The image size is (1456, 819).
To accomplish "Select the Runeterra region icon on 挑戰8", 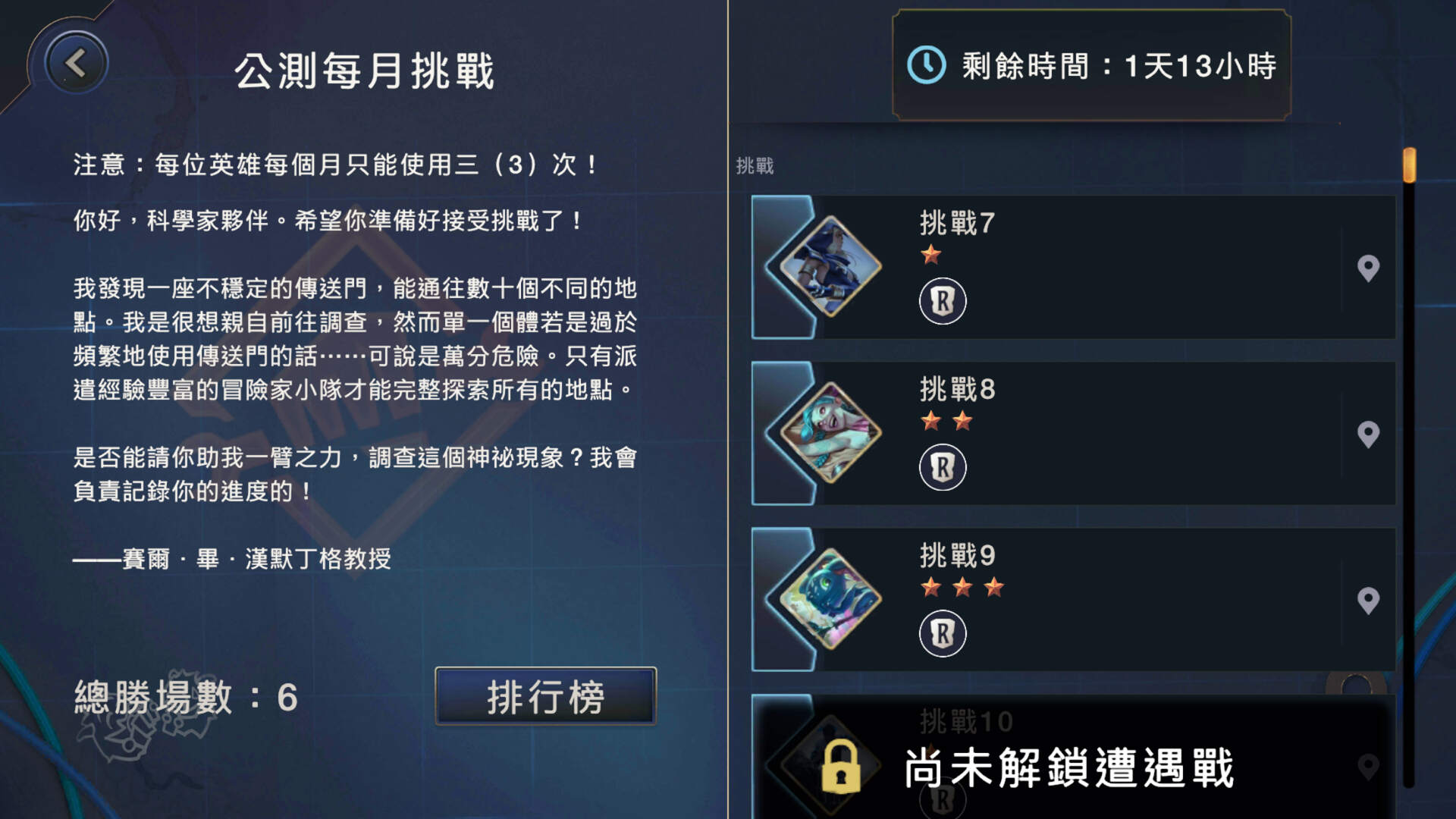I will pos(943,467).
